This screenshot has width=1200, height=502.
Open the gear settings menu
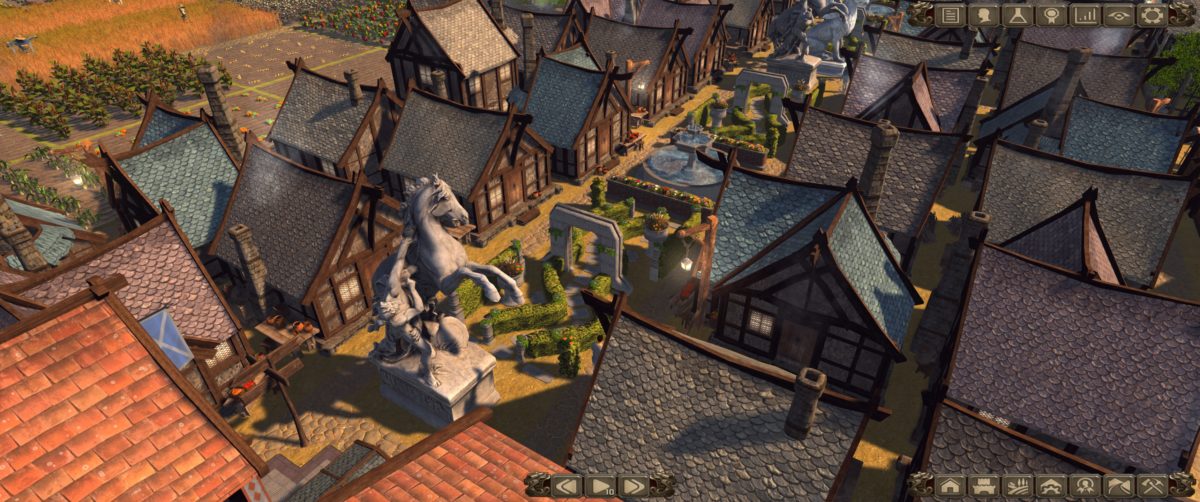click(x=1152, y=15)
